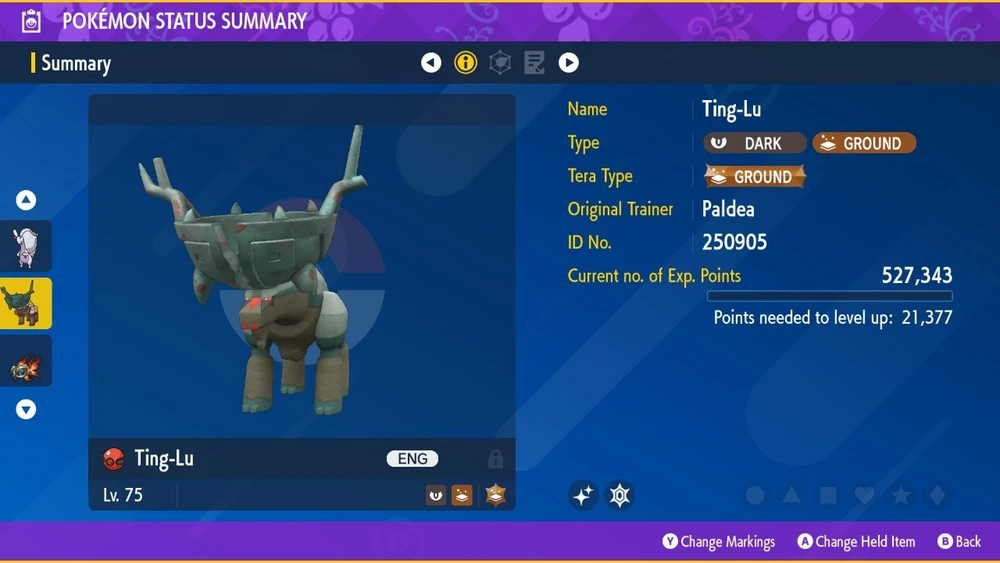1000x563 pixels.
Task: Choose the highlighted Ting-Lu party thumbnail
Action: (x=26, y=304)
